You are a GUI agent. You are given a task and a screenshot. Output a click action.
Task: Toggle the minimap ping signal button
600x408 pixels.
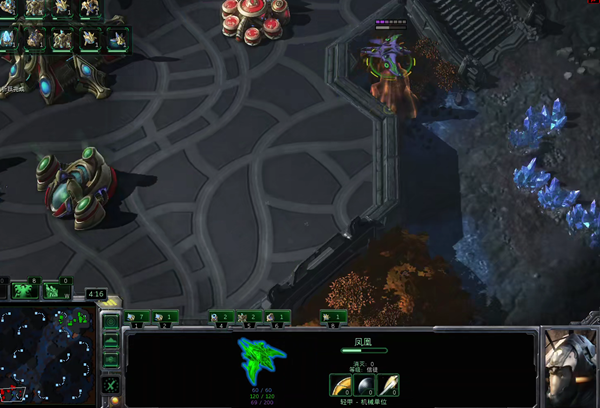(x=111, y=322)
